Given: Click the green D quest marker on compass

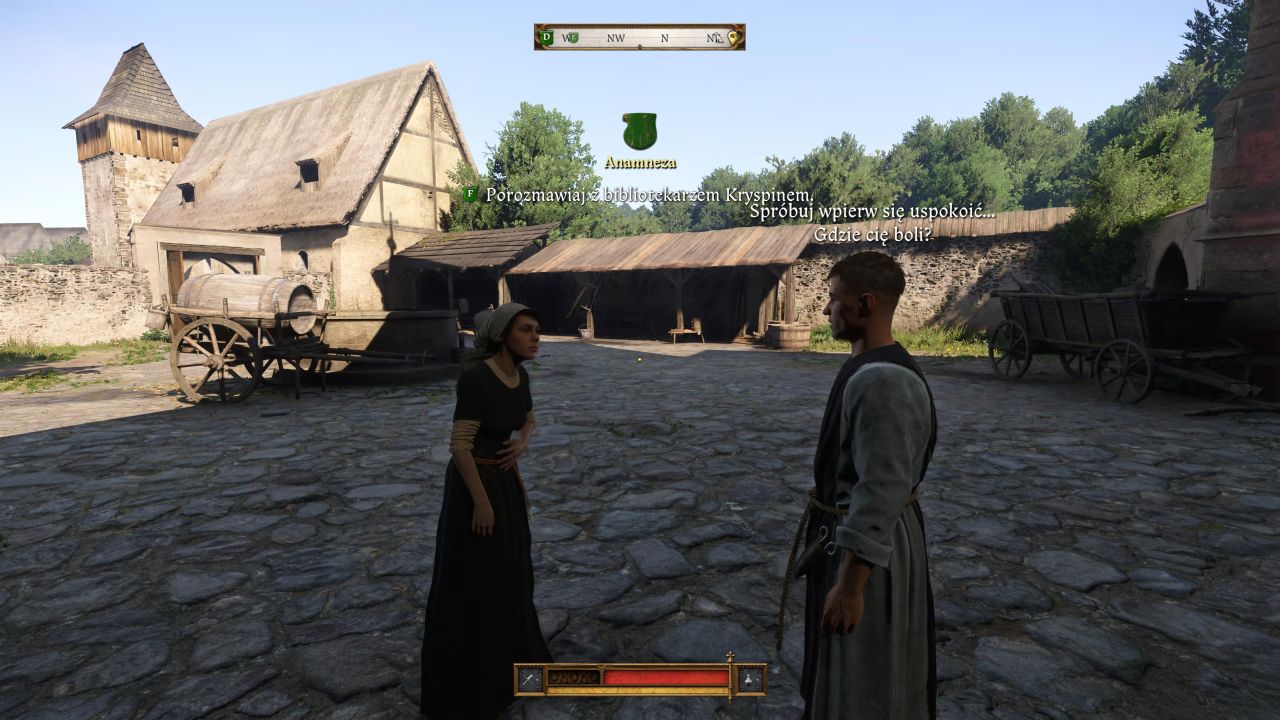Looking at the screenshot, I should coord(546,38).
